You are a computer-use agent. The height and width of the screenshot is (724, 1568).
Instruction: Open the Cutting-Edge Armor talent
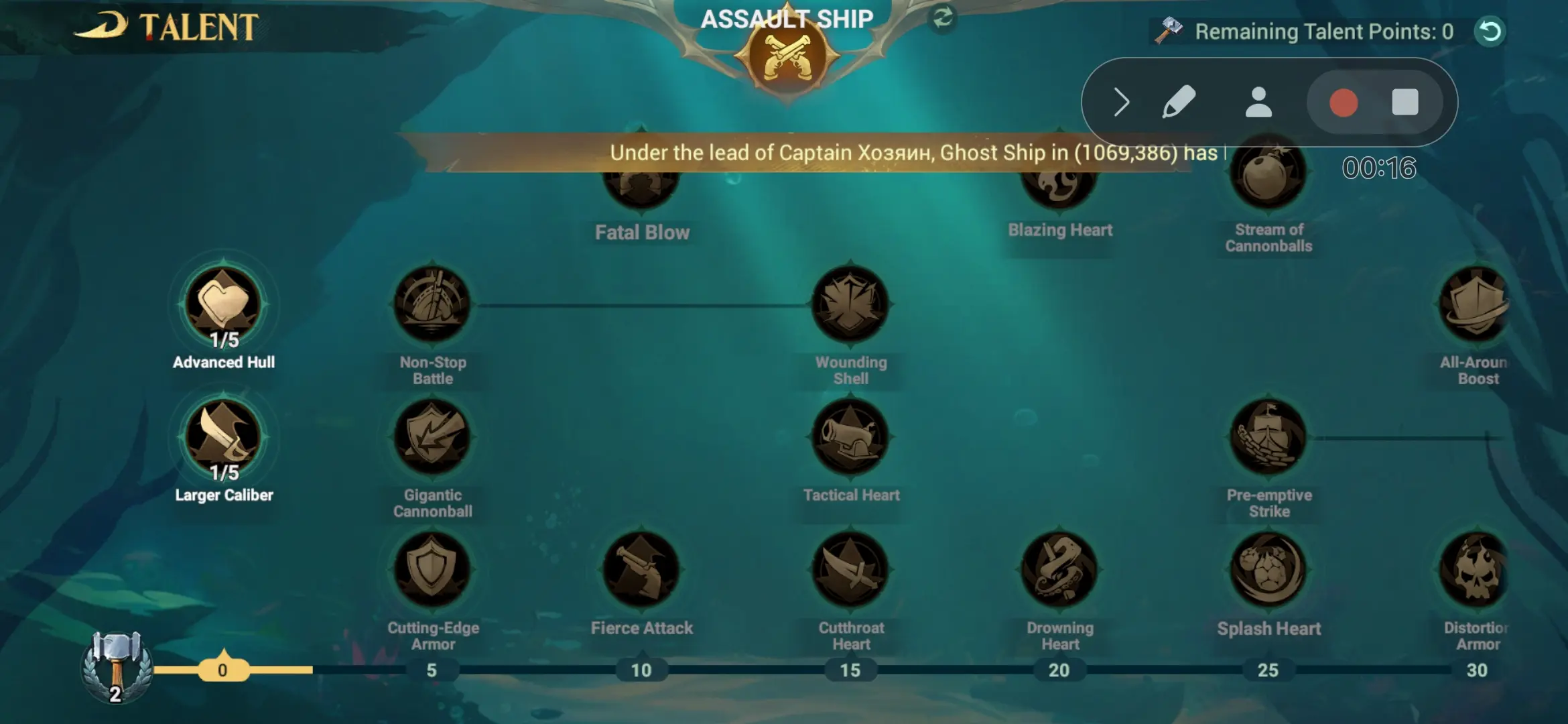[432, 571]
